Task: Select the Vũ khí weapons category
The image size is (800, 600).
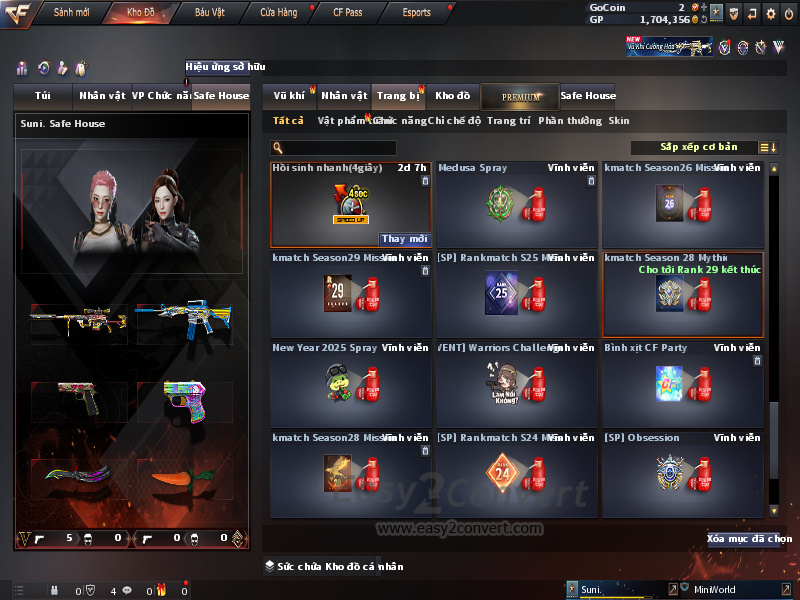Action: (x=289, y=96)
